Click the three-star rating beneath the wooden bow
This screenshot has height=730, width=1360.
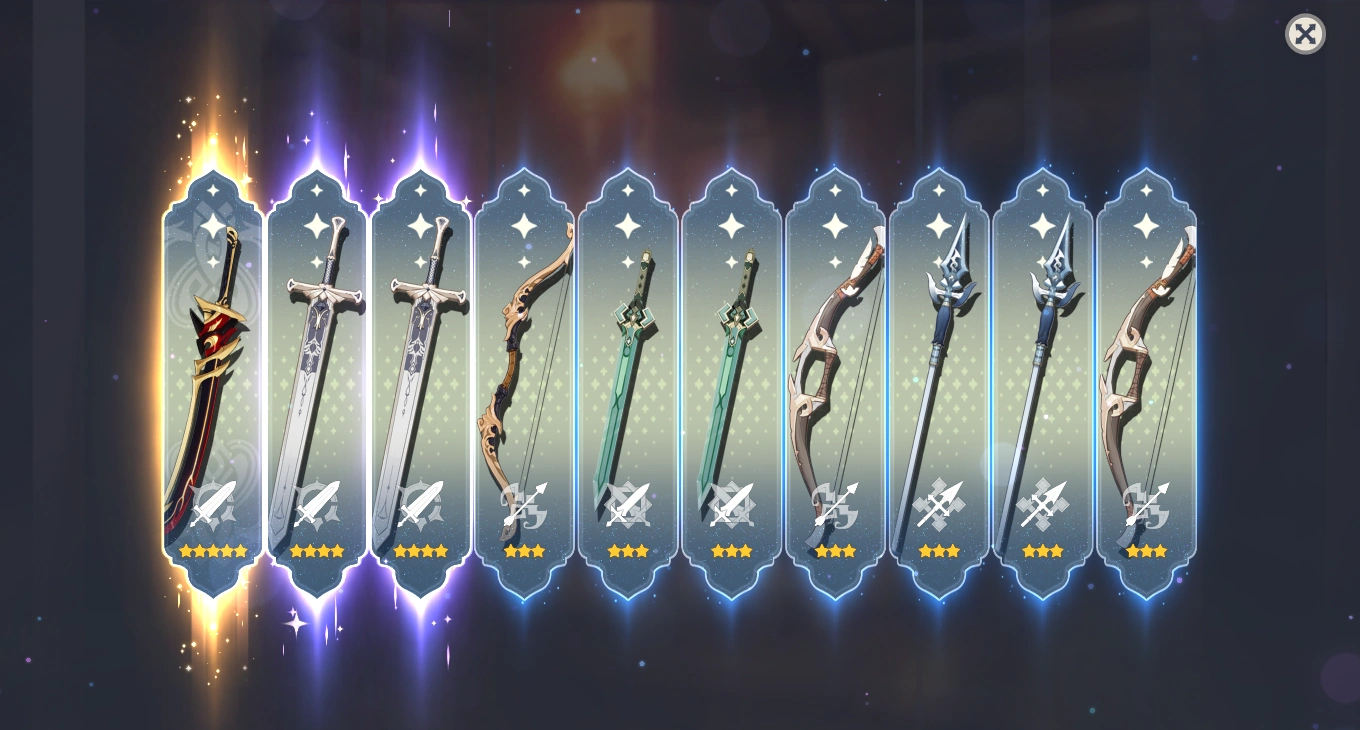524,550
